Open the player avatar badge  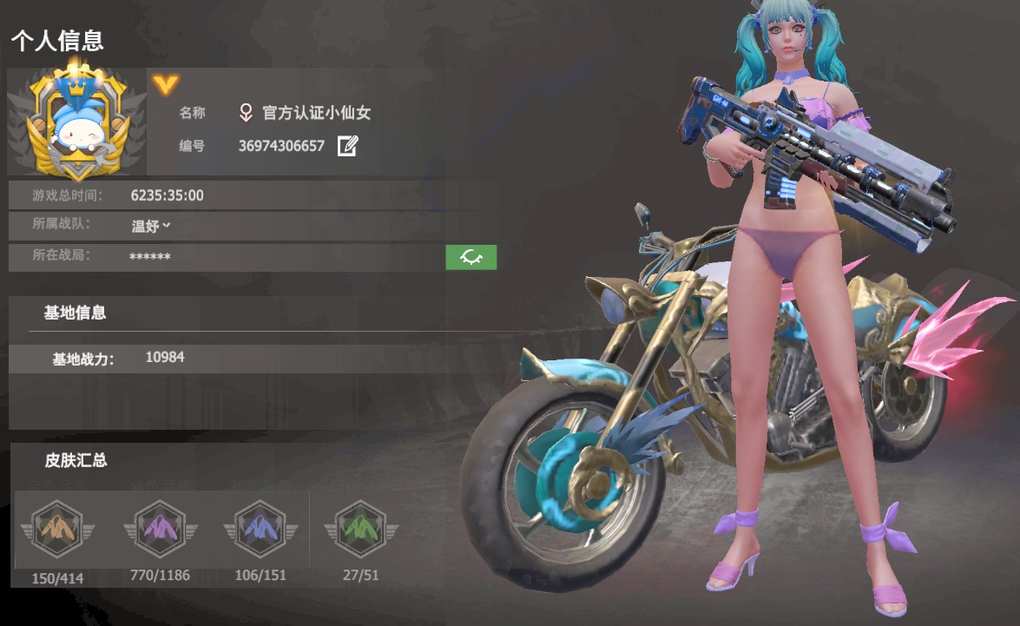[x=77, y=121]
